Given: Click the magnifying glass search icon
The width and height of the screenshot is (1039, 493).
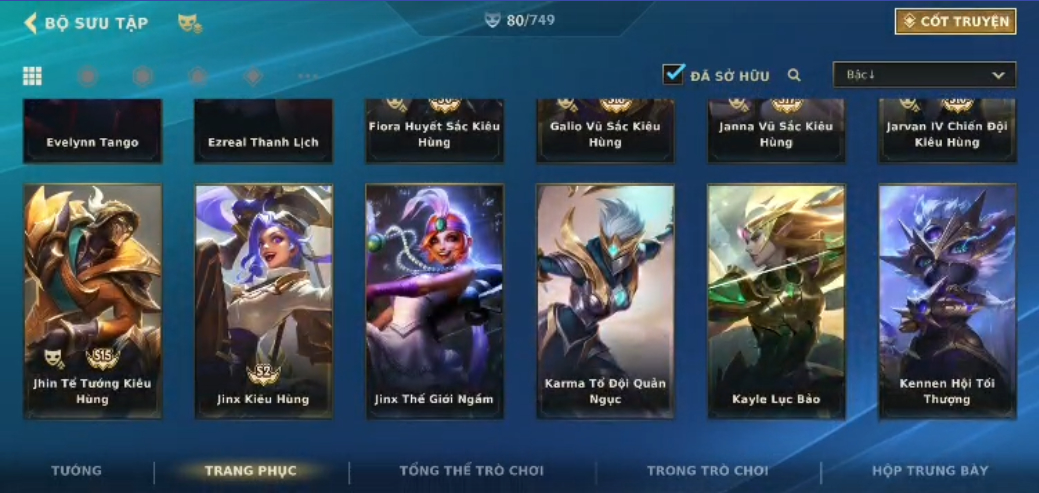Looking at the screenshot, I should (794, 75).
